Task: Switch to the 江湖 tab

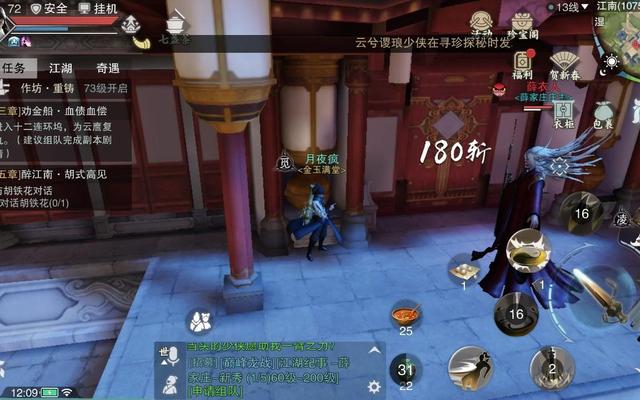Action: (61, 68)
